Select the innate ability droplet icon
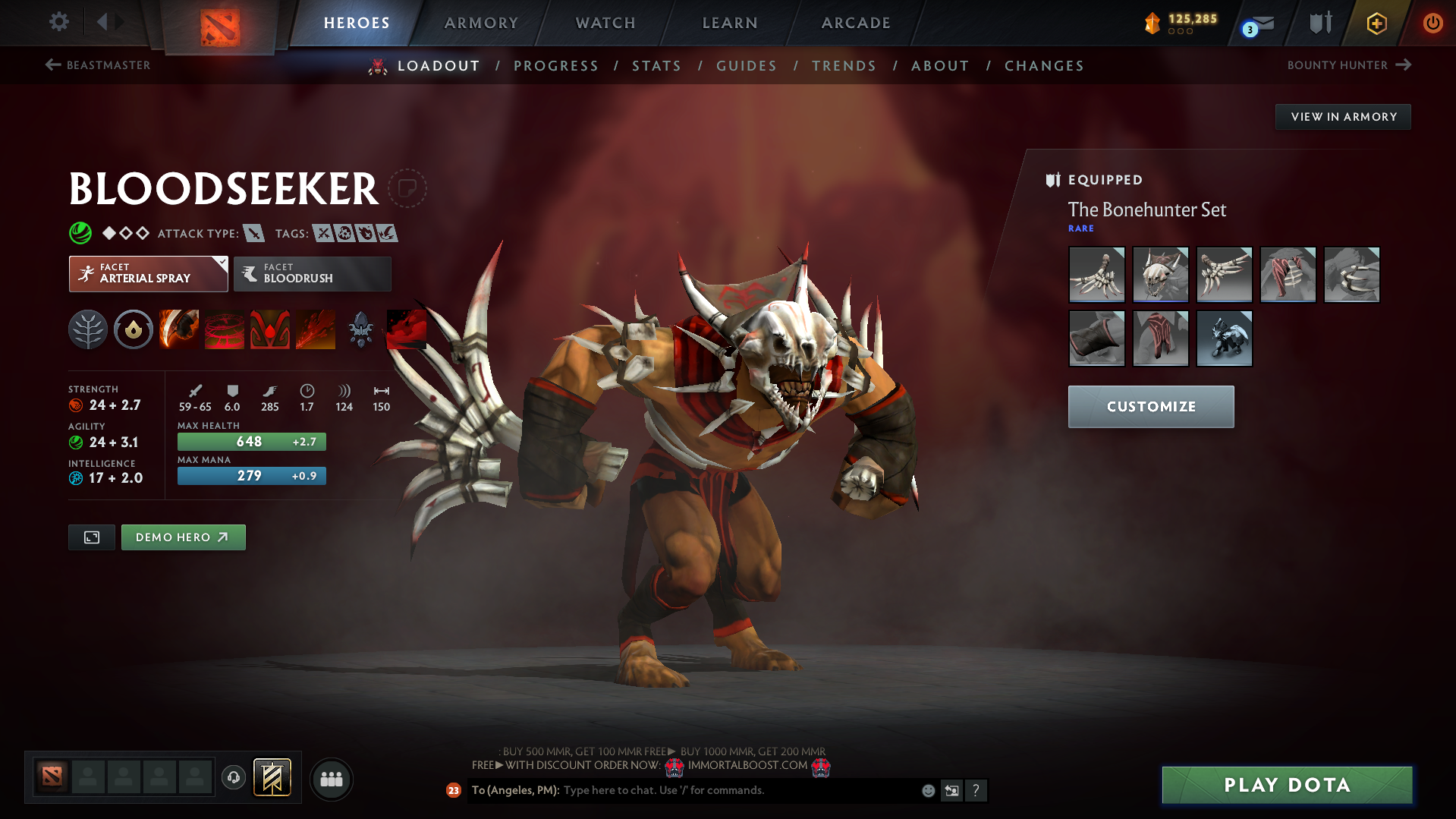The height and width of the screenshot is (819, 1456). tap(133, 329)
